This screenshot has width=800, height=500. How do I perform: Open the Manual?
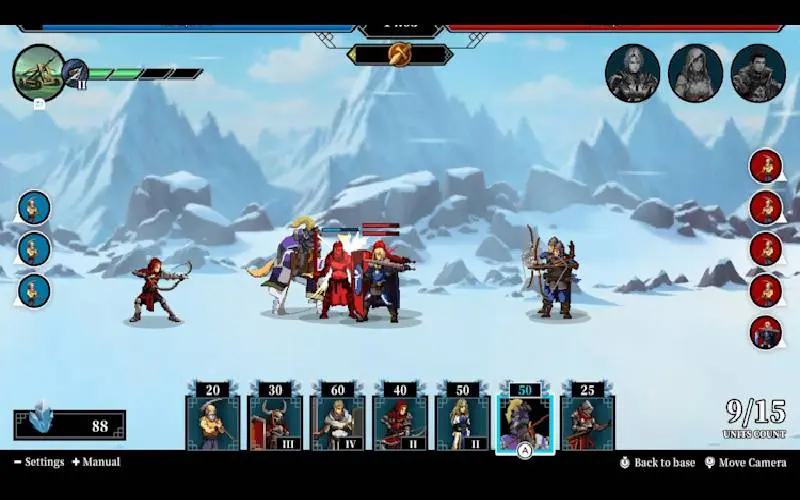(x=97, y=462)
